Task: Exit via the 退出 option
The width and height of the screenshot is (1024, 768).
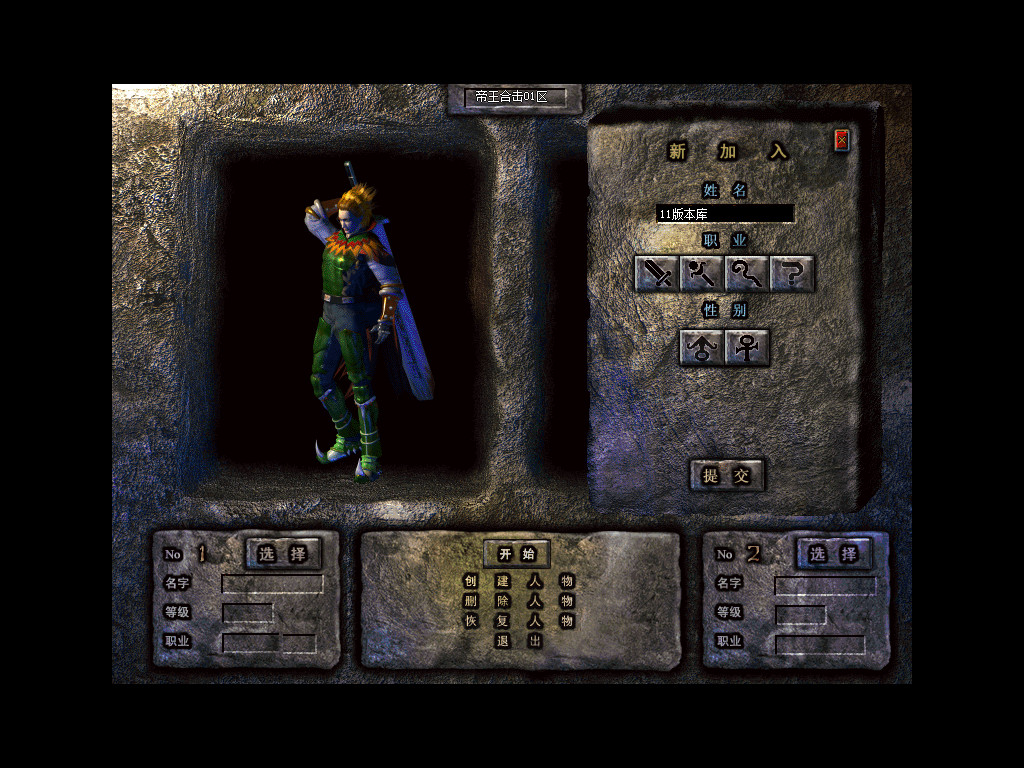Action: pos(518,641)
